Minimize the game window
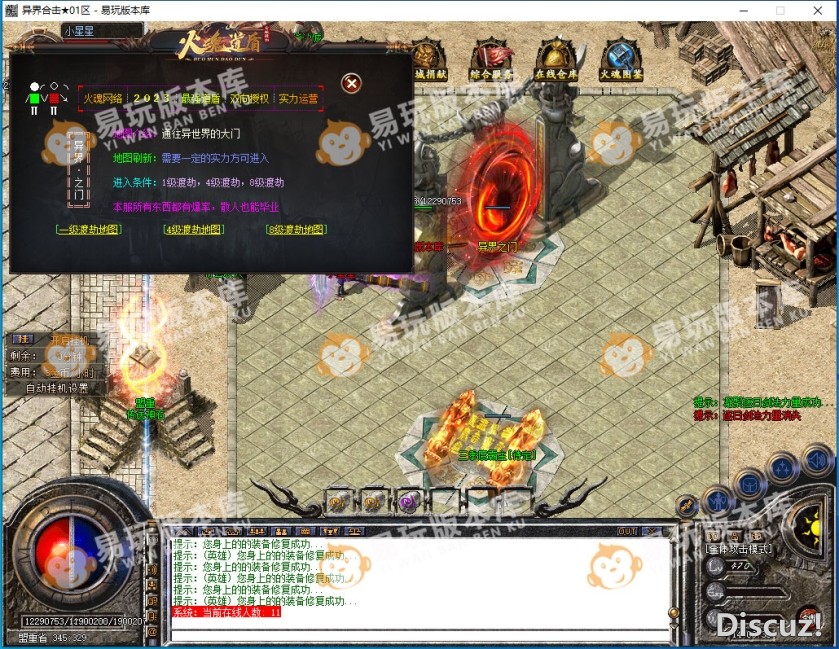The width and height of the screenshot is (839, 649). [745, 10]
